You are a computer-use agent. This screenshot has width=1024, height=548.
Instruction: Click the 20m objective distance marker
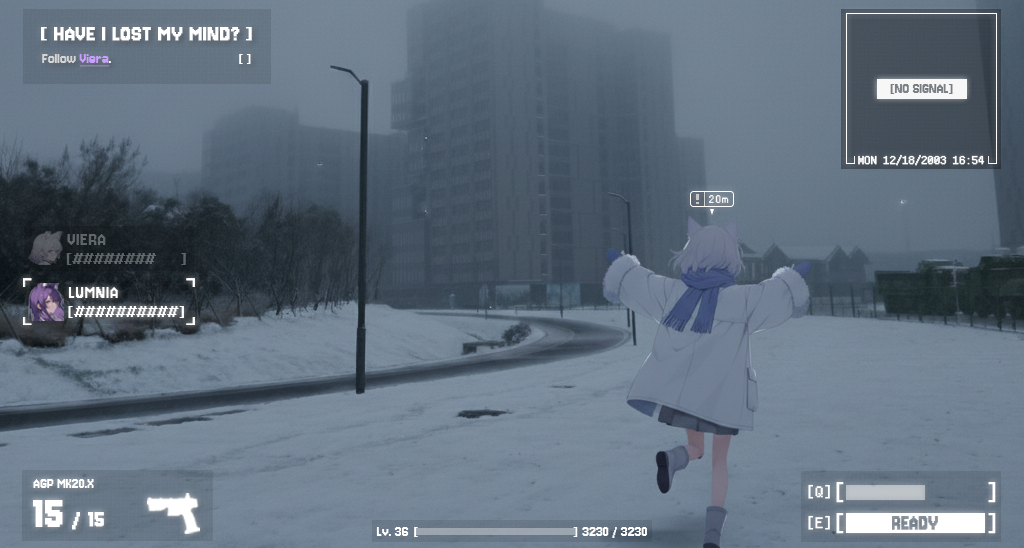(711, 199)
